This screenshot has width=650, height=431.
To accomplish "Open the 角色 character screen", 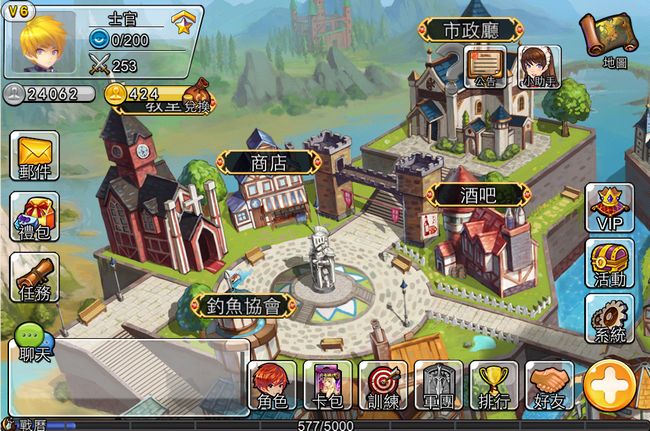I will click(272, 387).
